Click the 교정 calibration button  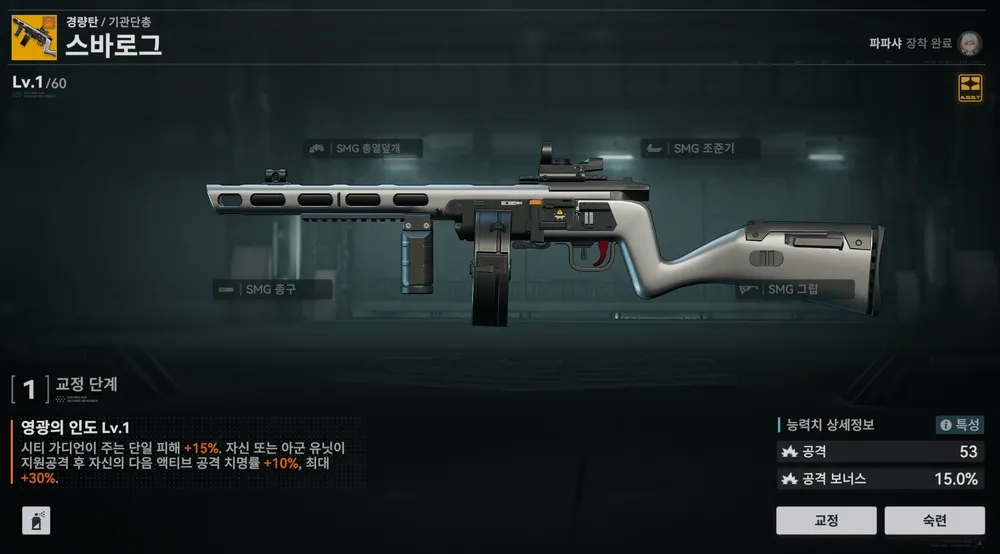(826, 520)
